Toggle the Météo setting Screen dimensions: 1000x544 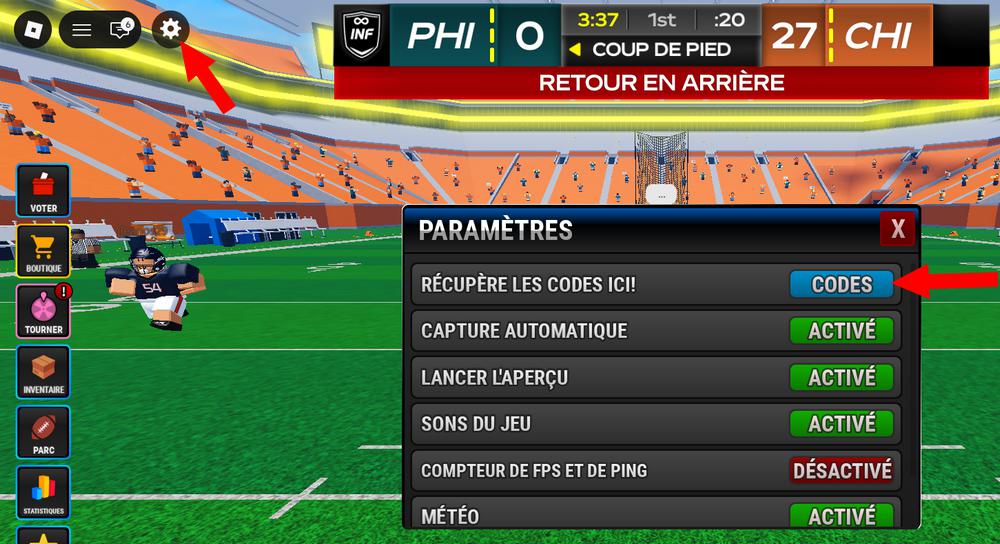pos(841,516)
